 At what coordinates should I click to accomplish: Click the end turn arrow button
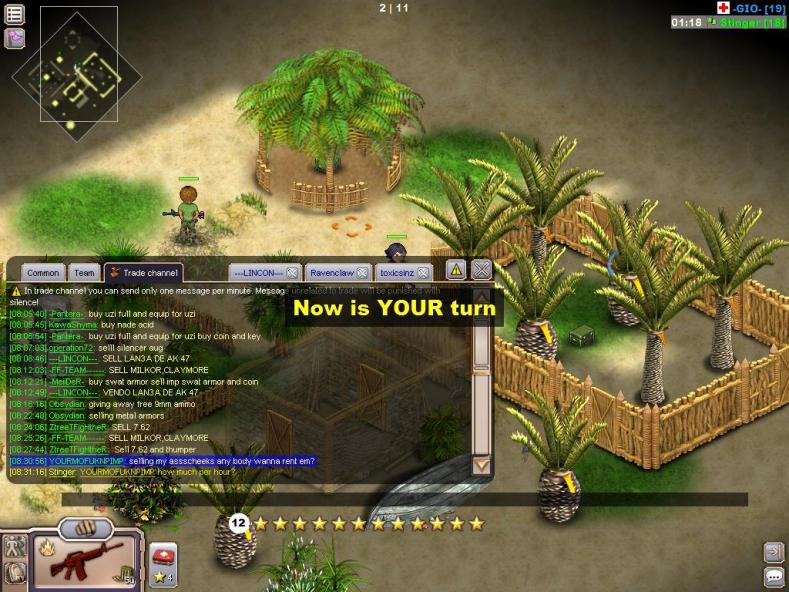773,552
